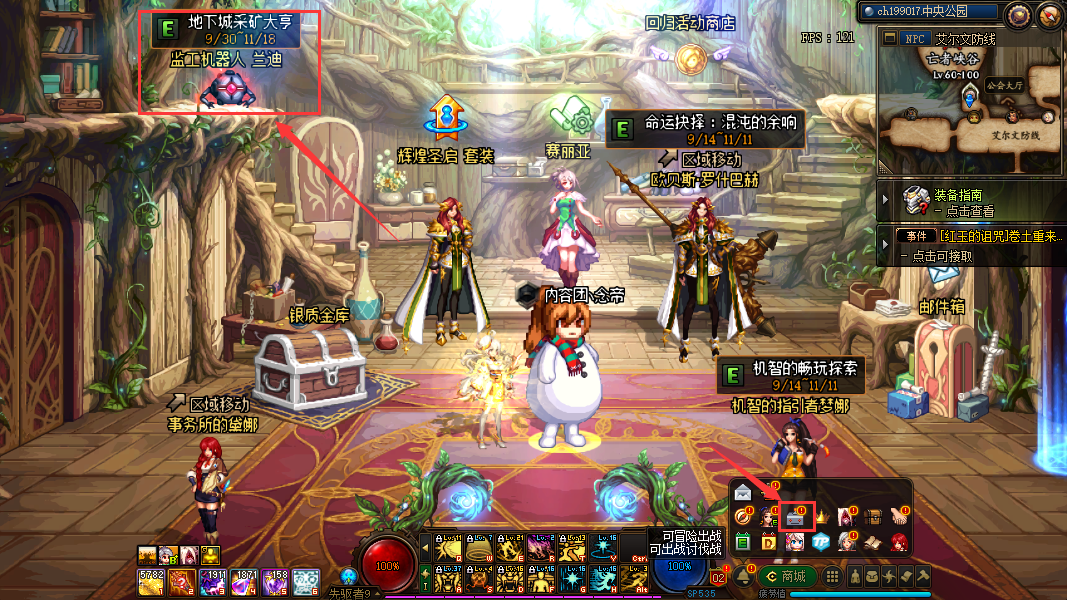Toggle the NPC filter on minimap
This screenshot has width=1067, height=600.
click(913, 38)
